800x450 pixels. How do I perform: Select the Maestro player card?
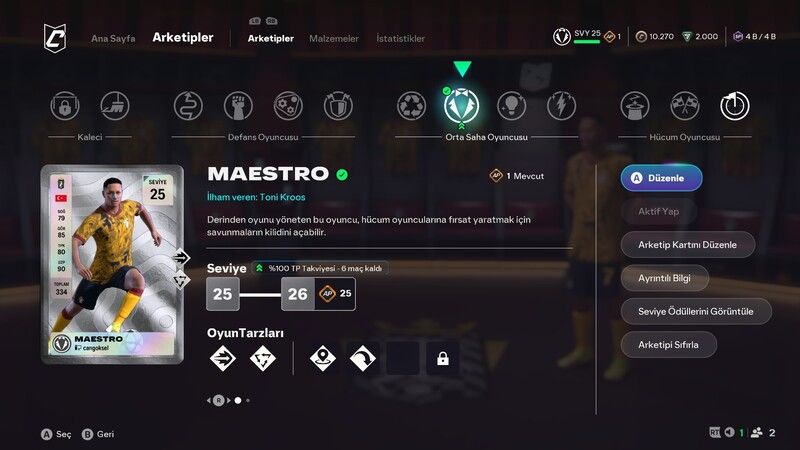click(x=112, y=263)
